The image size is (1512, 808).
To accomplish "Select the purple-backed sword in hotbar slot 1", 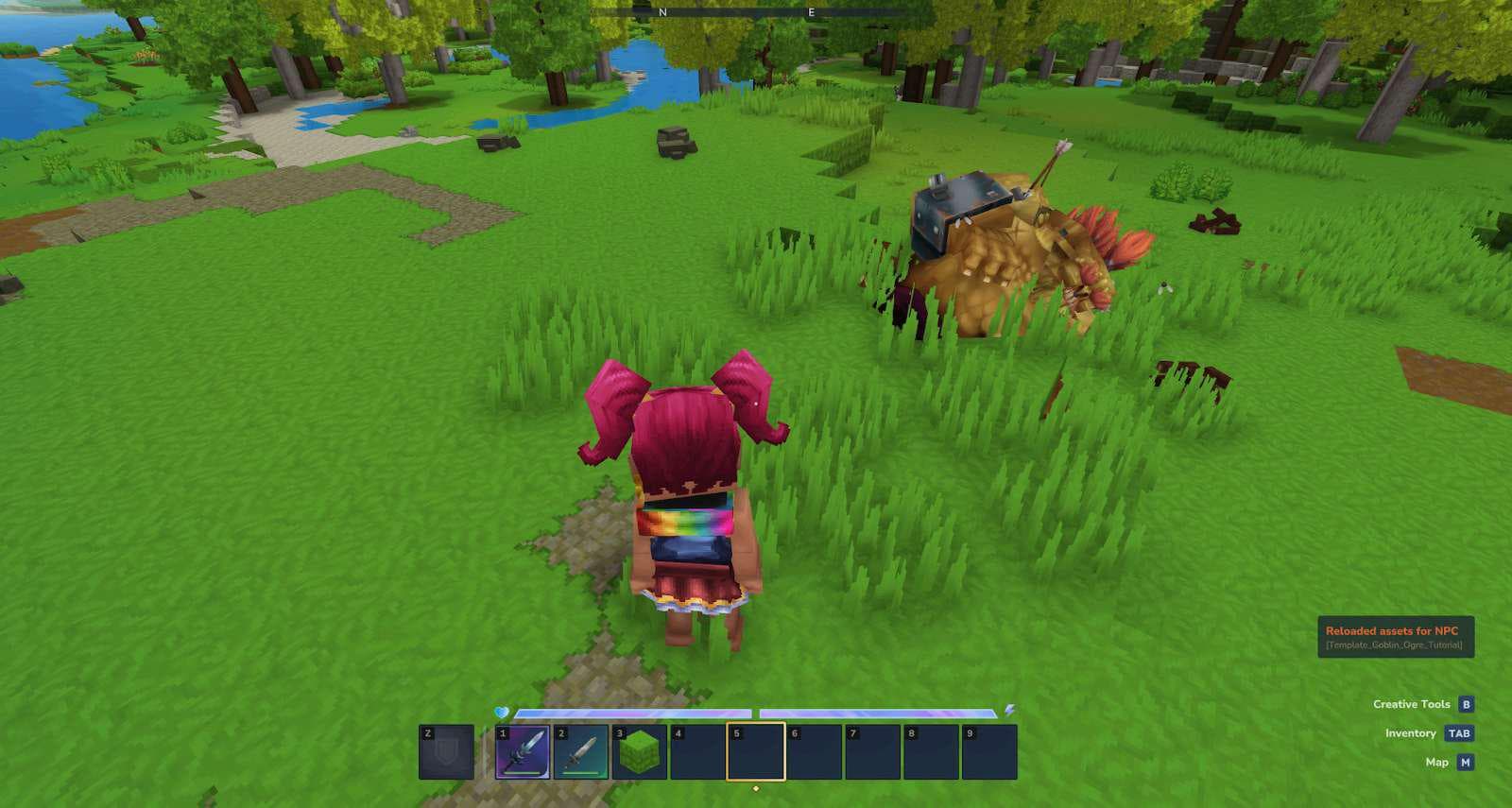I will coord(523,752).
